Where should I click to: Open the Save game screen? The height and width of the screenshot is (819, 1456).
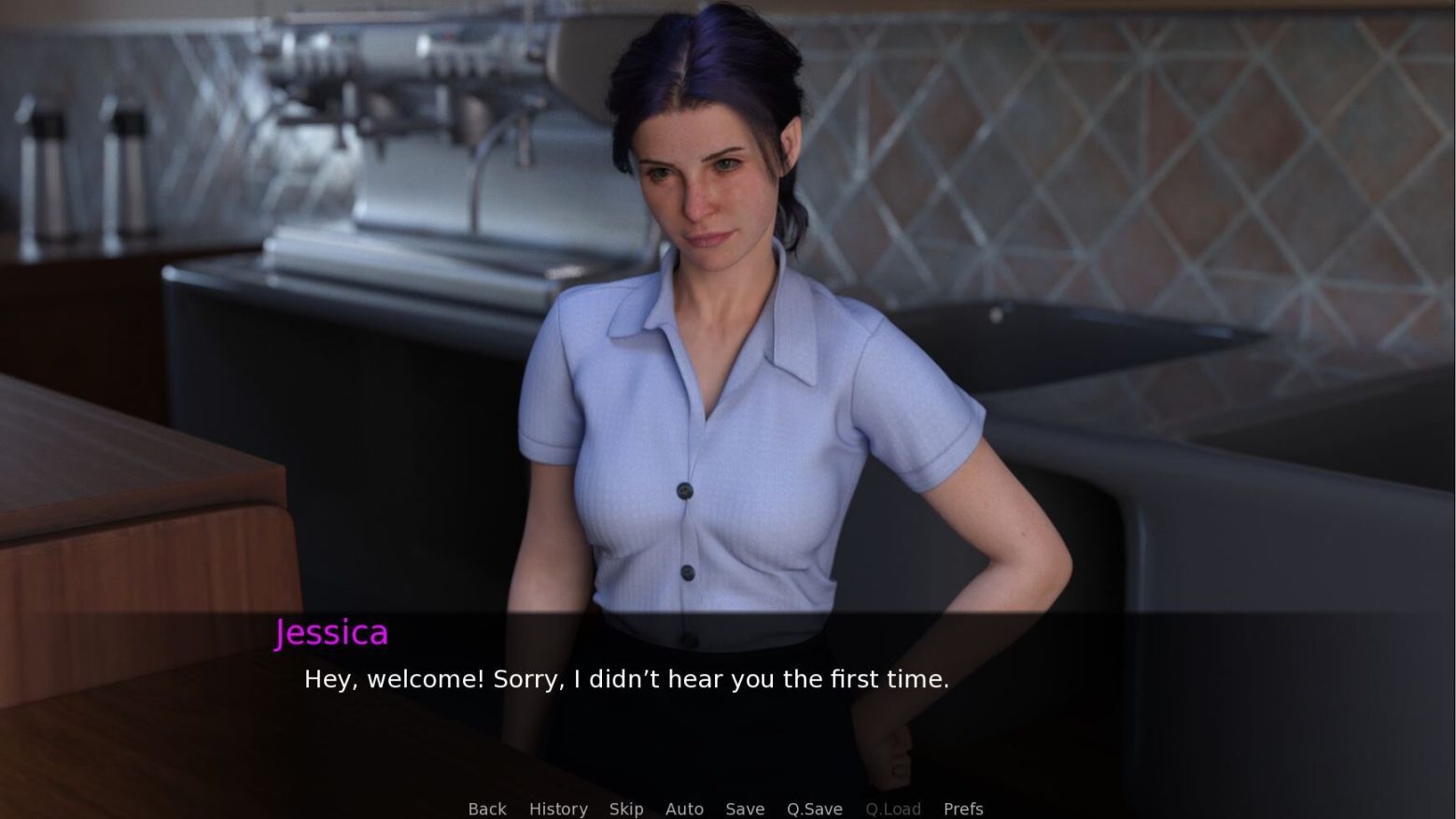[x=745, y=809]
